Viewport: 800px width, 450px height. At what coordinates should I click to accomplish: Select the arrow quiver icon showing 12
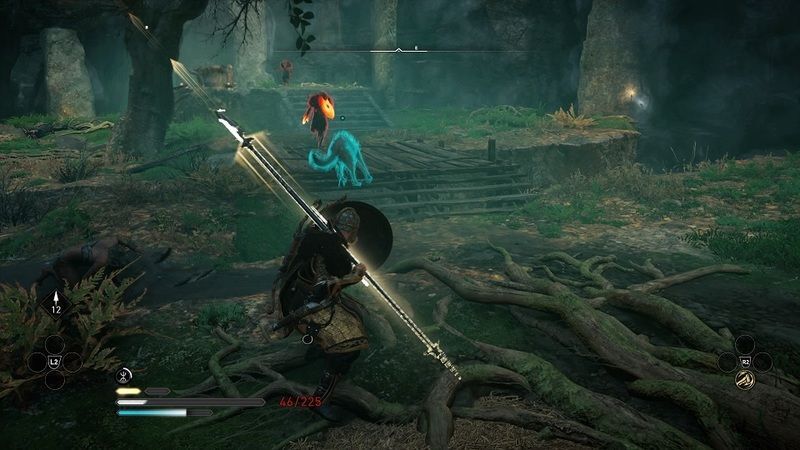(x=54, y=299)
